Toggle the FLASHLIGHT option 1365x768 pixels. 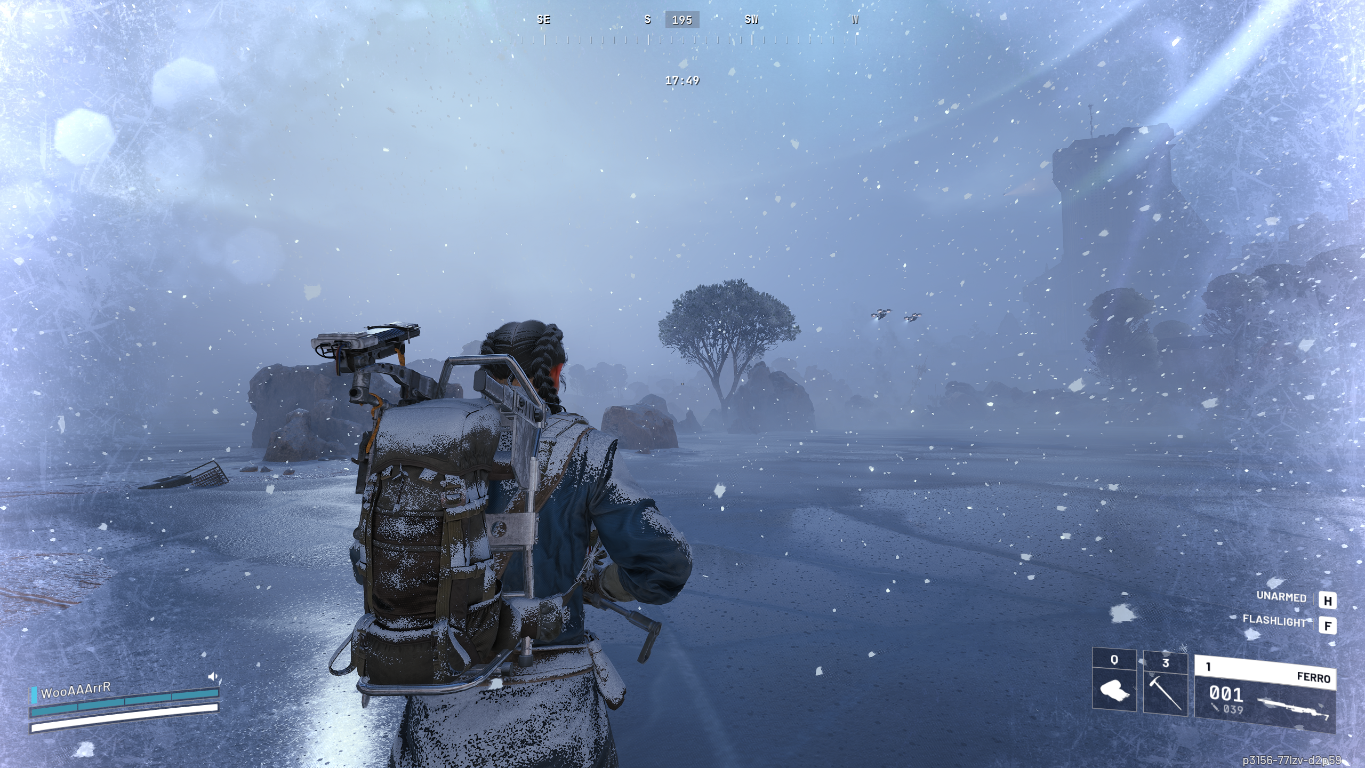(x=1273, y=622)
